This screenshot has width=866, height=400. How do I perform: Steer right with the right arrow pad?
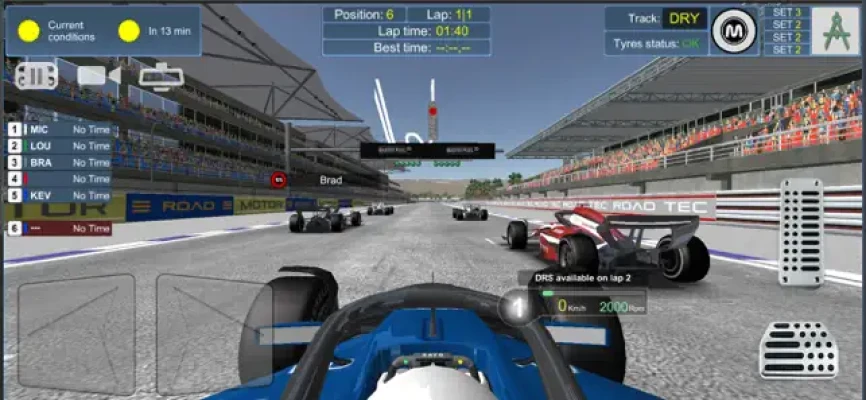pyautogui.click(x=213, y=333)
